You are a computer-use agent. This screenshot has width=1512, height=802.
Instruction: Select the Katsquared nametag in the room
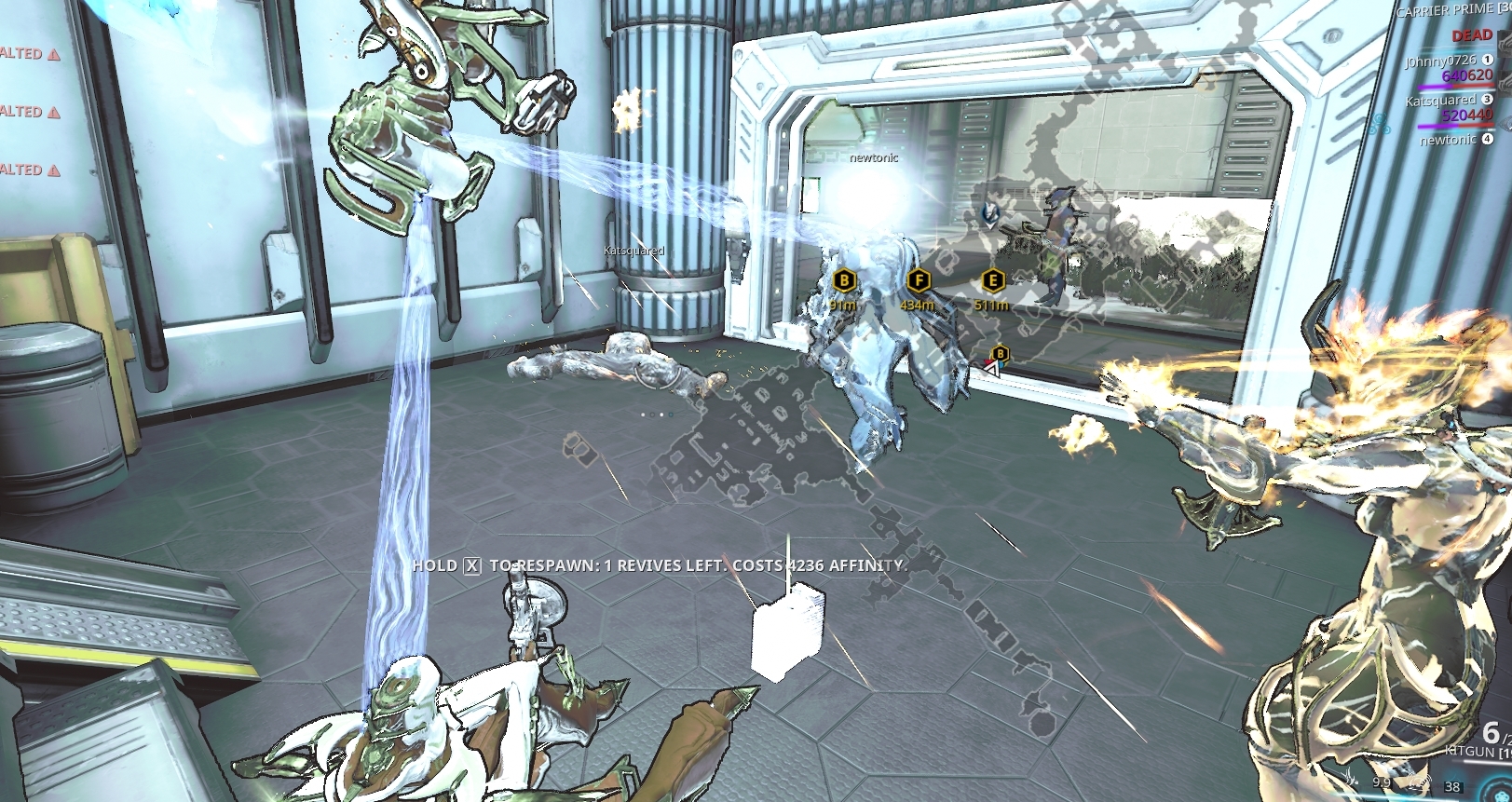pos(633,250)
